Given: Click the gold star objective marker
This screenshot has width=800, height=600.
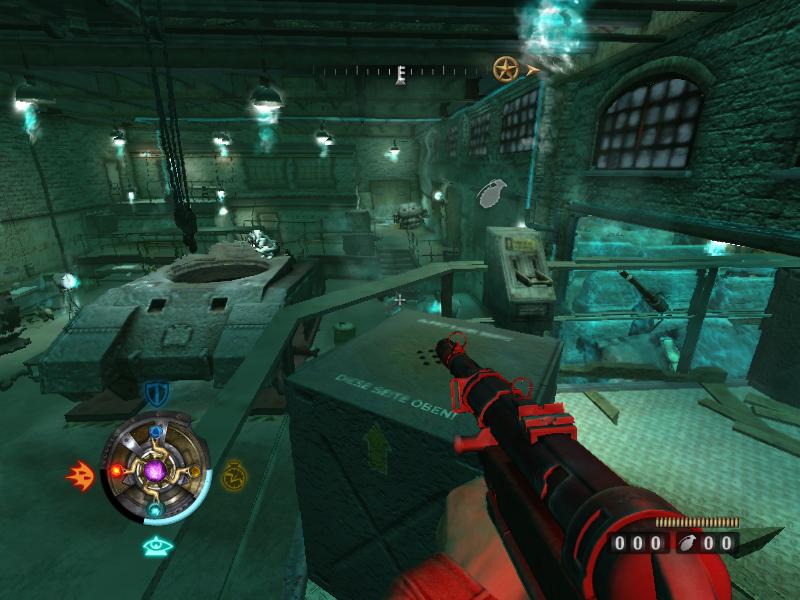Looking at the screenshot, I should [x=506, y=69].
